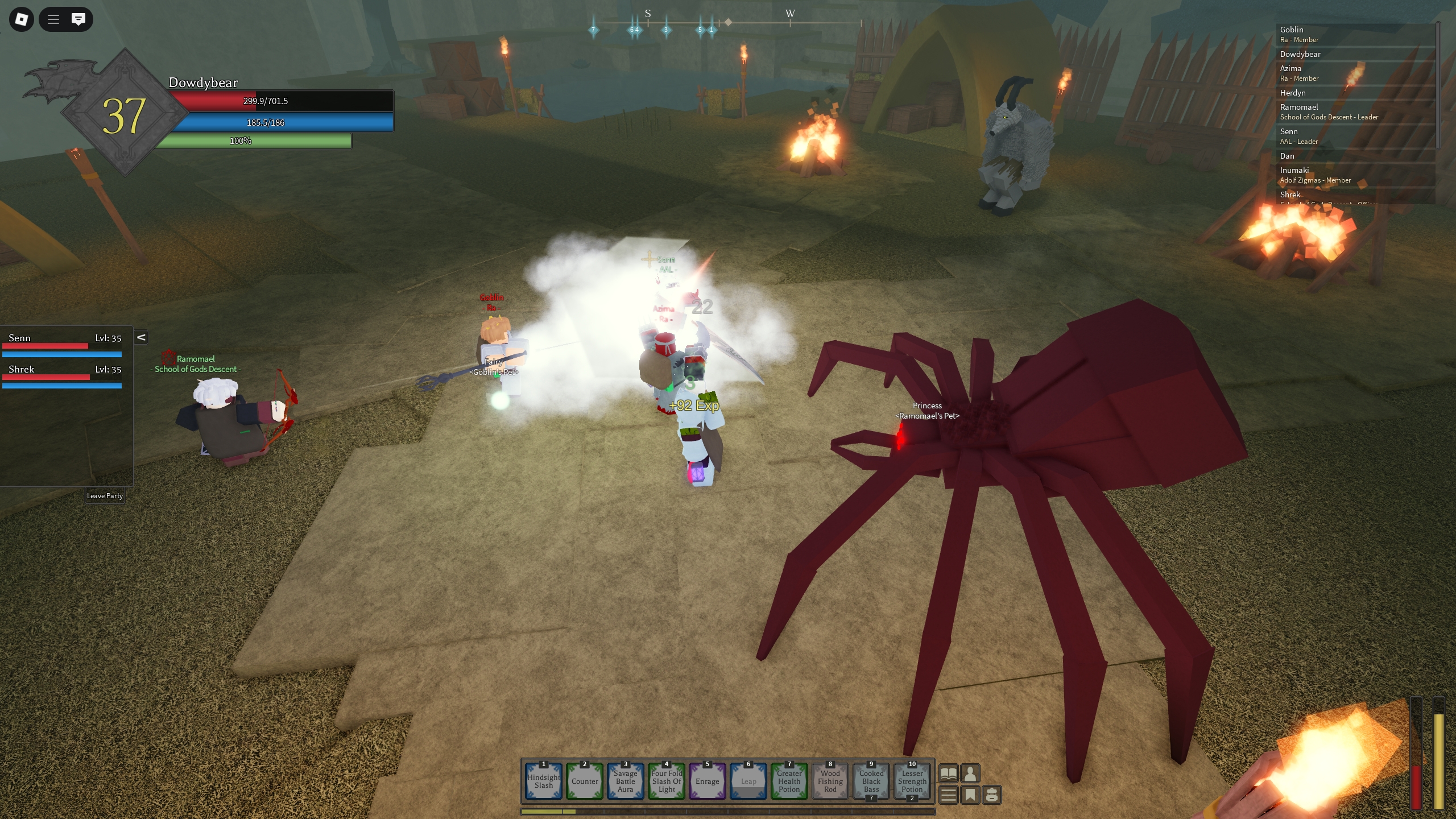Viewport: 1456px width, 819px height.
Task: Select the Cooked Black Bass slot
Action: [871, 781]
